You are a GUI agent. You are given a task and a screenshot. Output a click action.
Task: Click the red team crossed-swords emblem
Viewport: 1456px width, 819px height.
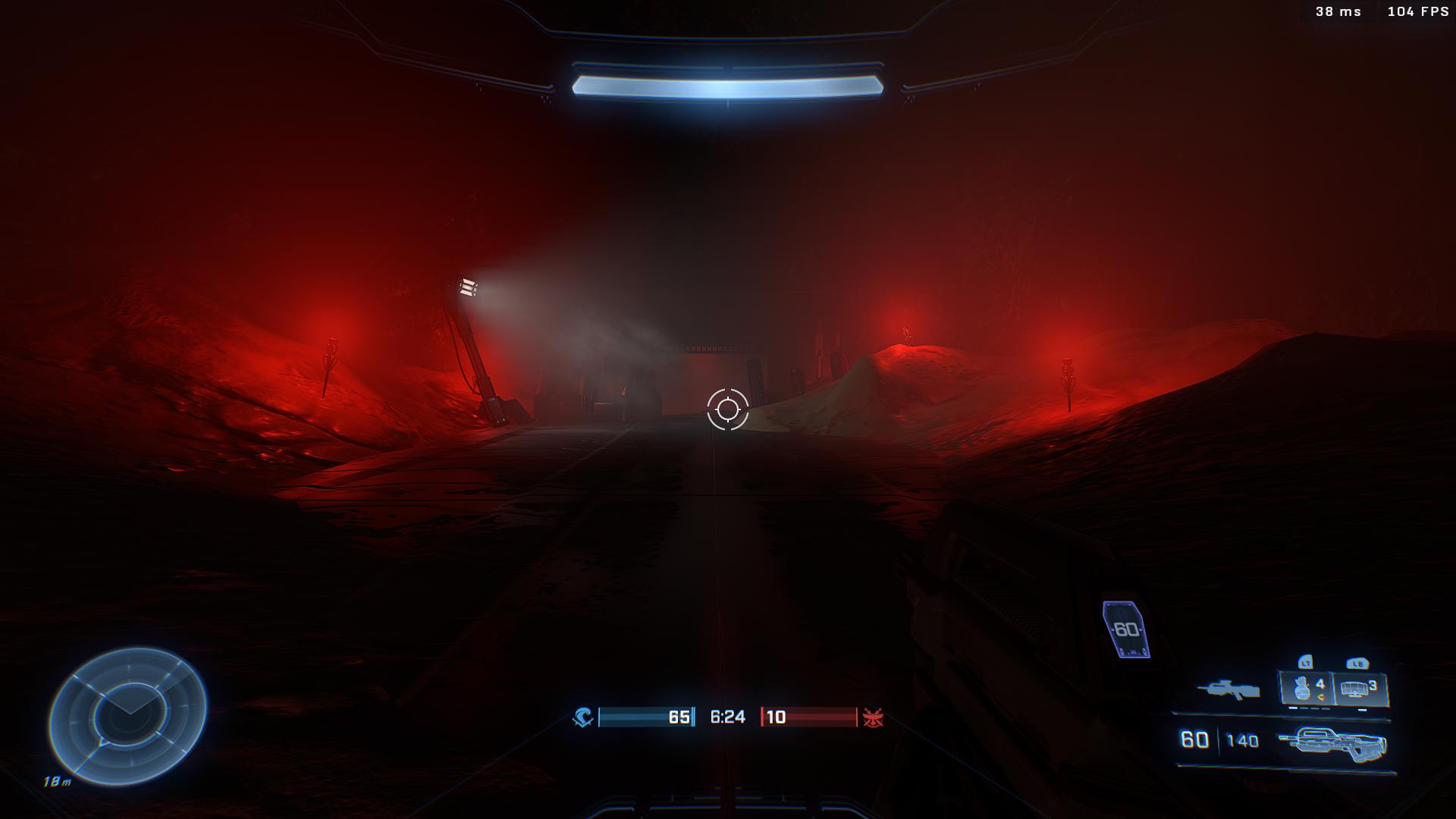click(x=873, y=717)
